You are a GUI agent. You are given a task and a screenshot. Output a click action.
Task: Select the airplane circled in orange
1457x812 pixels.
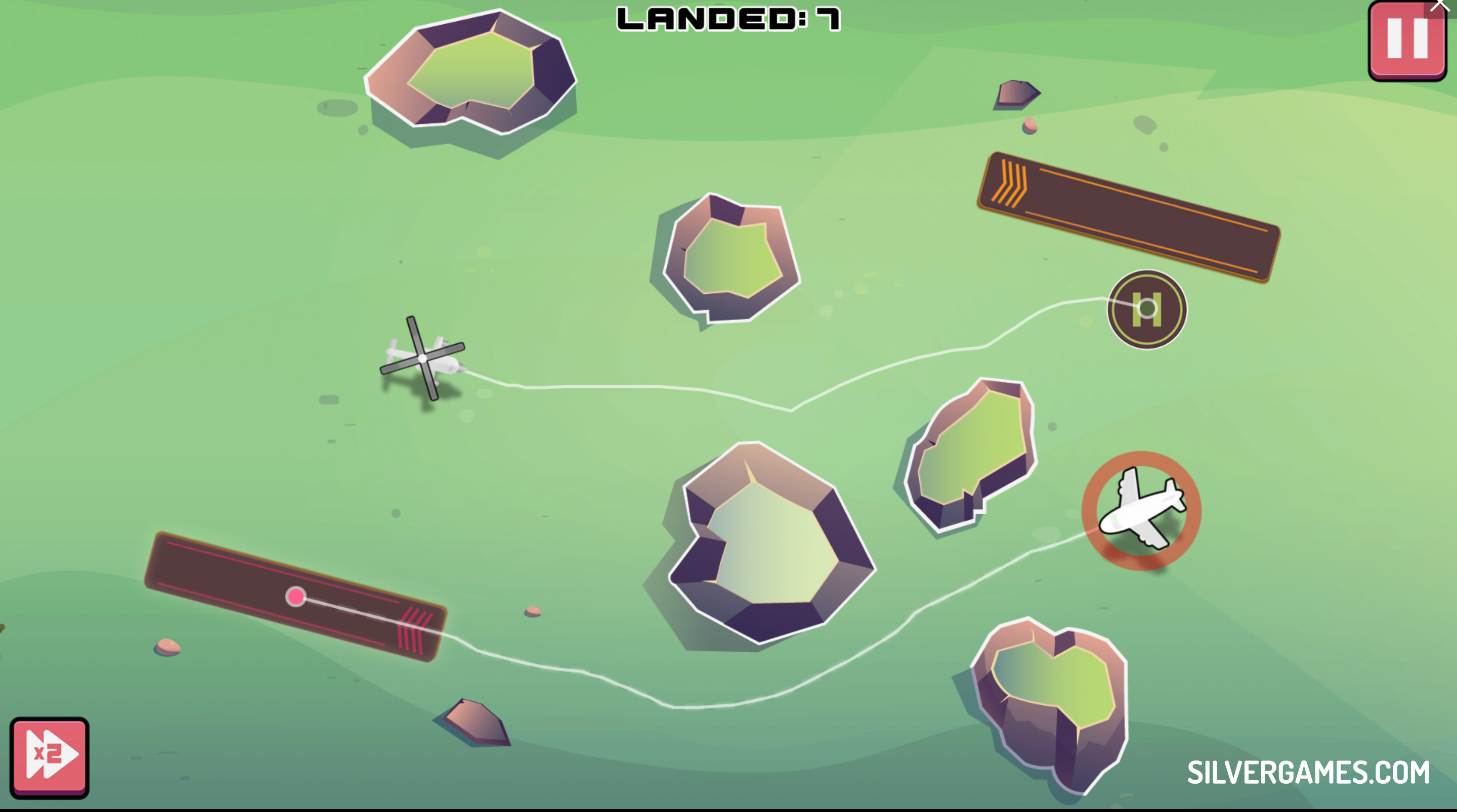pos(1141,510)
